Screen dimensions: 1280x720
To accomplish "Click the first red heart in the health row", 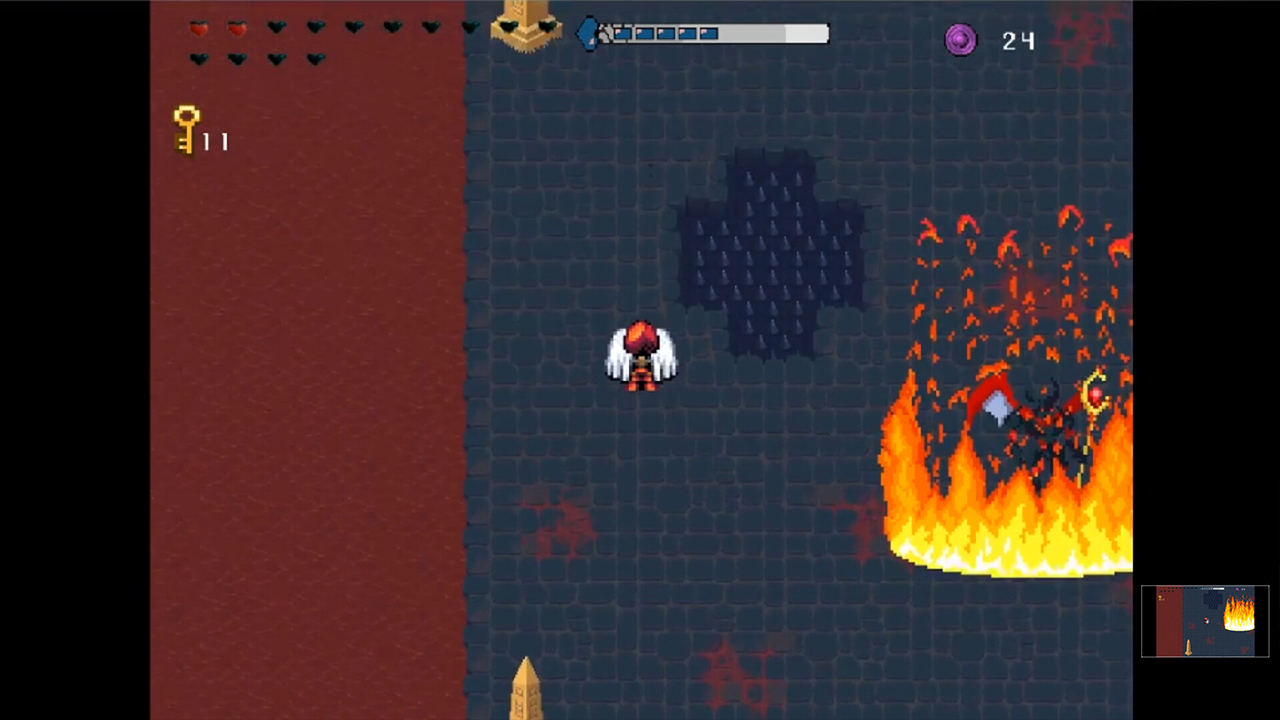I will click(198, 28).
